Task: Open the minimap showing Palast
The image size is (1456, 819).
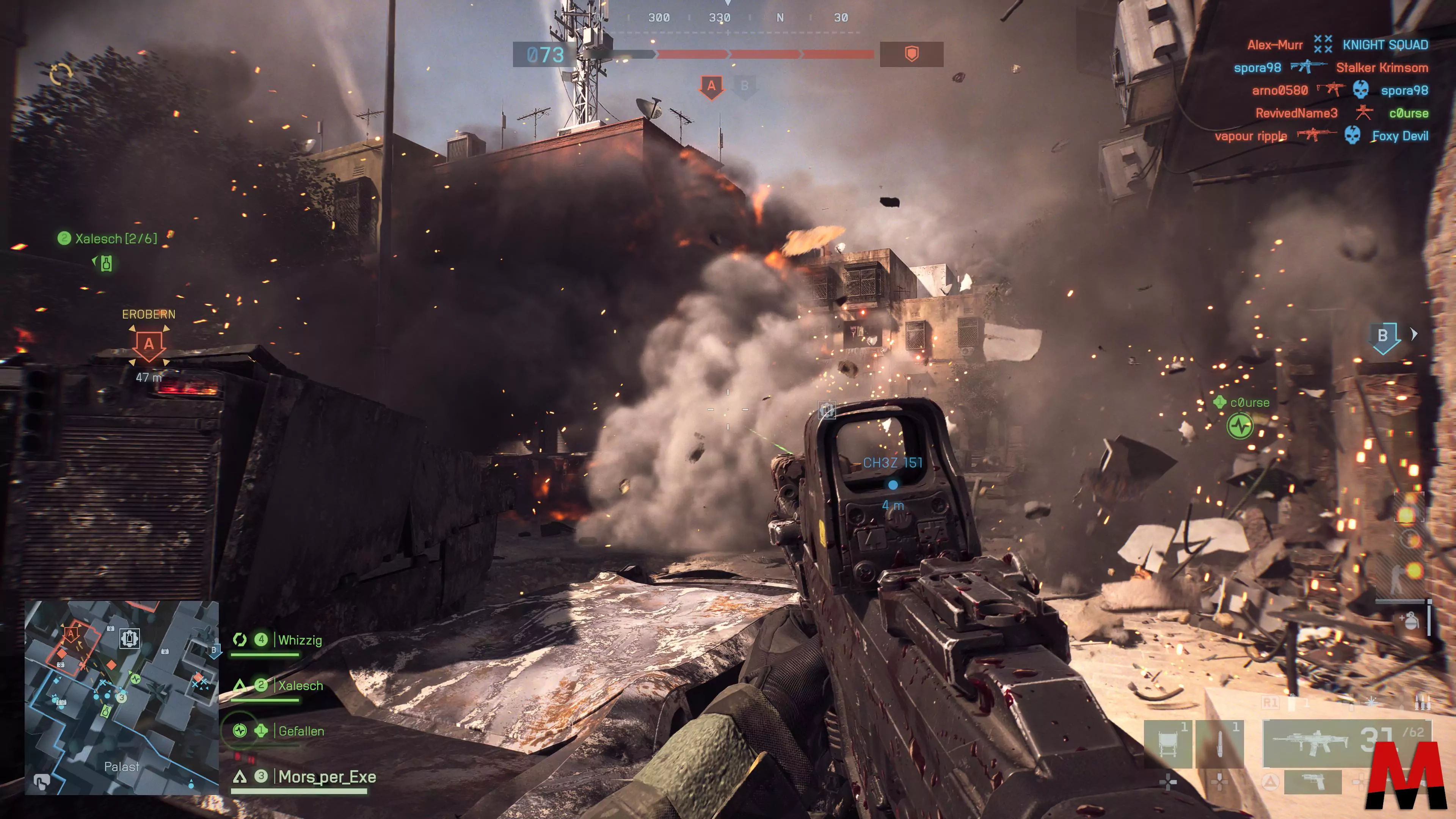Action: pos(121,698)
